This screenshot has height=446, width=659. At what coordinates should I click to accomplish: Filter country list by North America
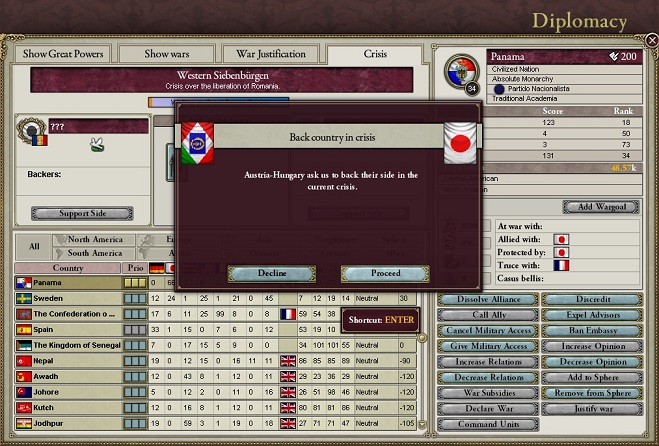coord(94,240)
